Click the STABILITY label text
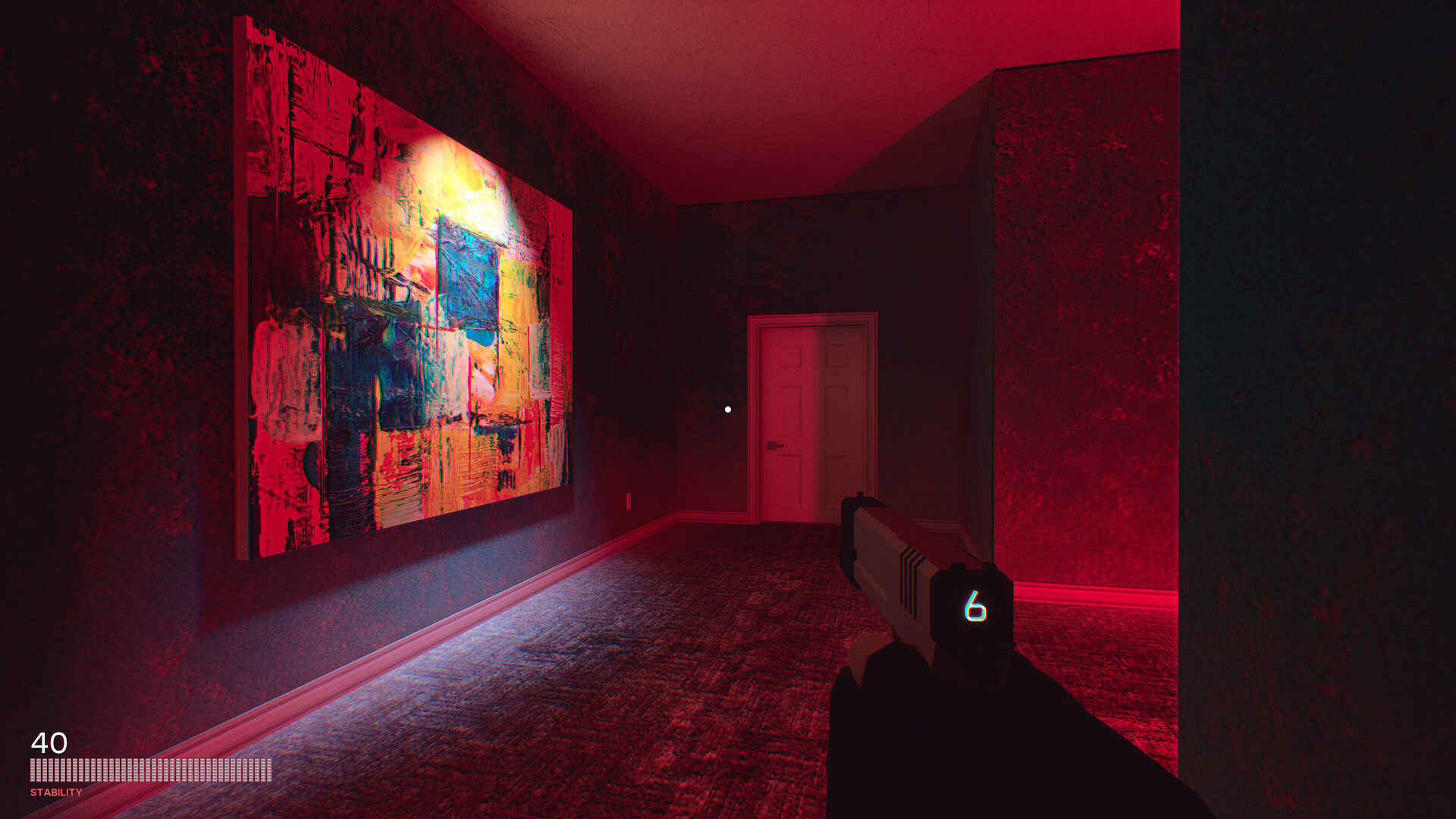 55,793
